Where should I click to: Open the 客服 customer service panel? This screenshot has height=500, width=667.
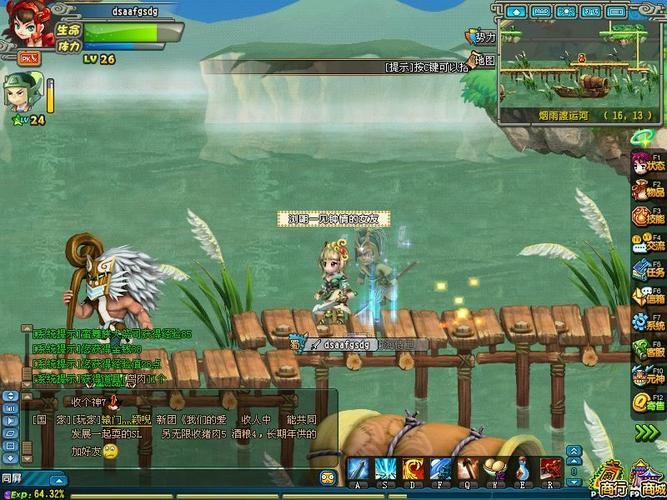point(647,350)
